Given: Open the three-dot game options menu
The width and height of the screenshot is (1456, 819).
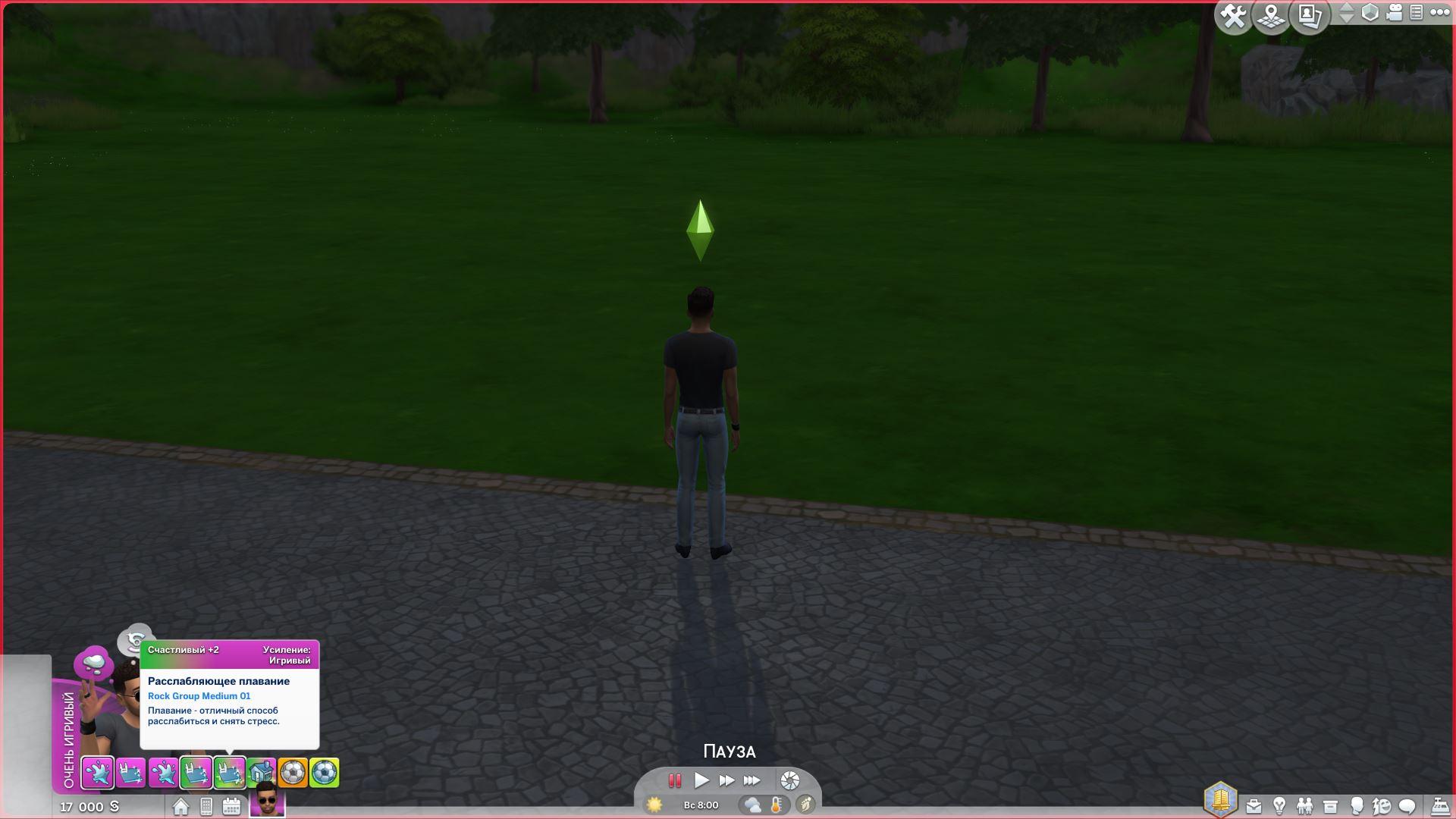Looking at the screenshot, I should 1439,13.
